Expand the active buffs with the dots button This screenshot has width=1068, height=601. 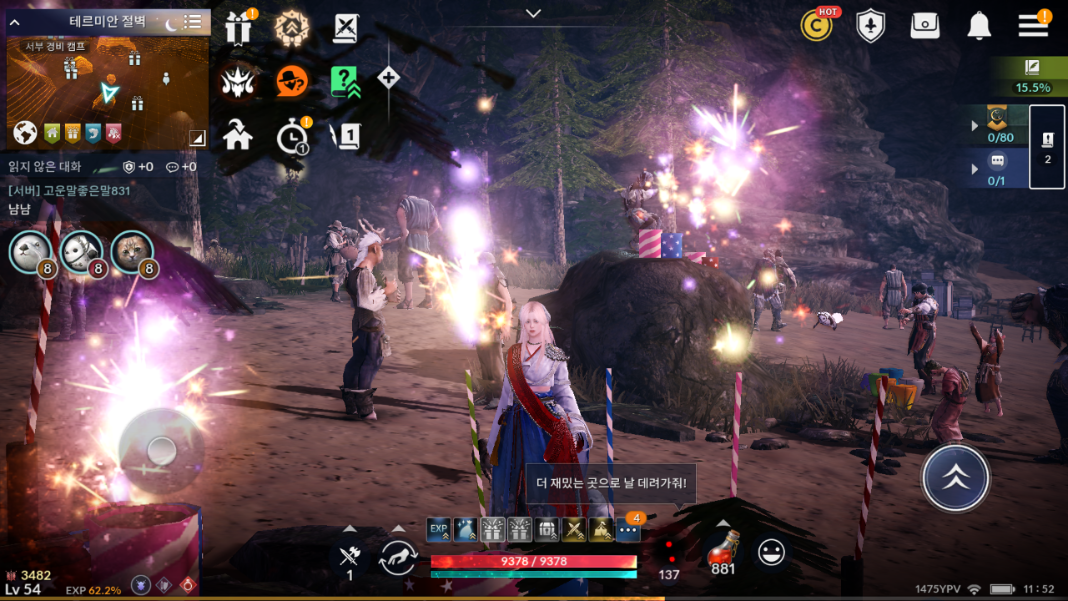628,530
